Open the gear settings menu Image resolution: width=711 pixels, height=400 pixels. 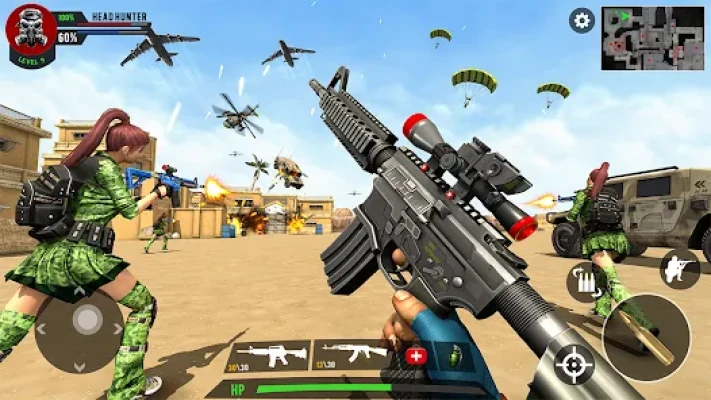click(x=581, y=20)
